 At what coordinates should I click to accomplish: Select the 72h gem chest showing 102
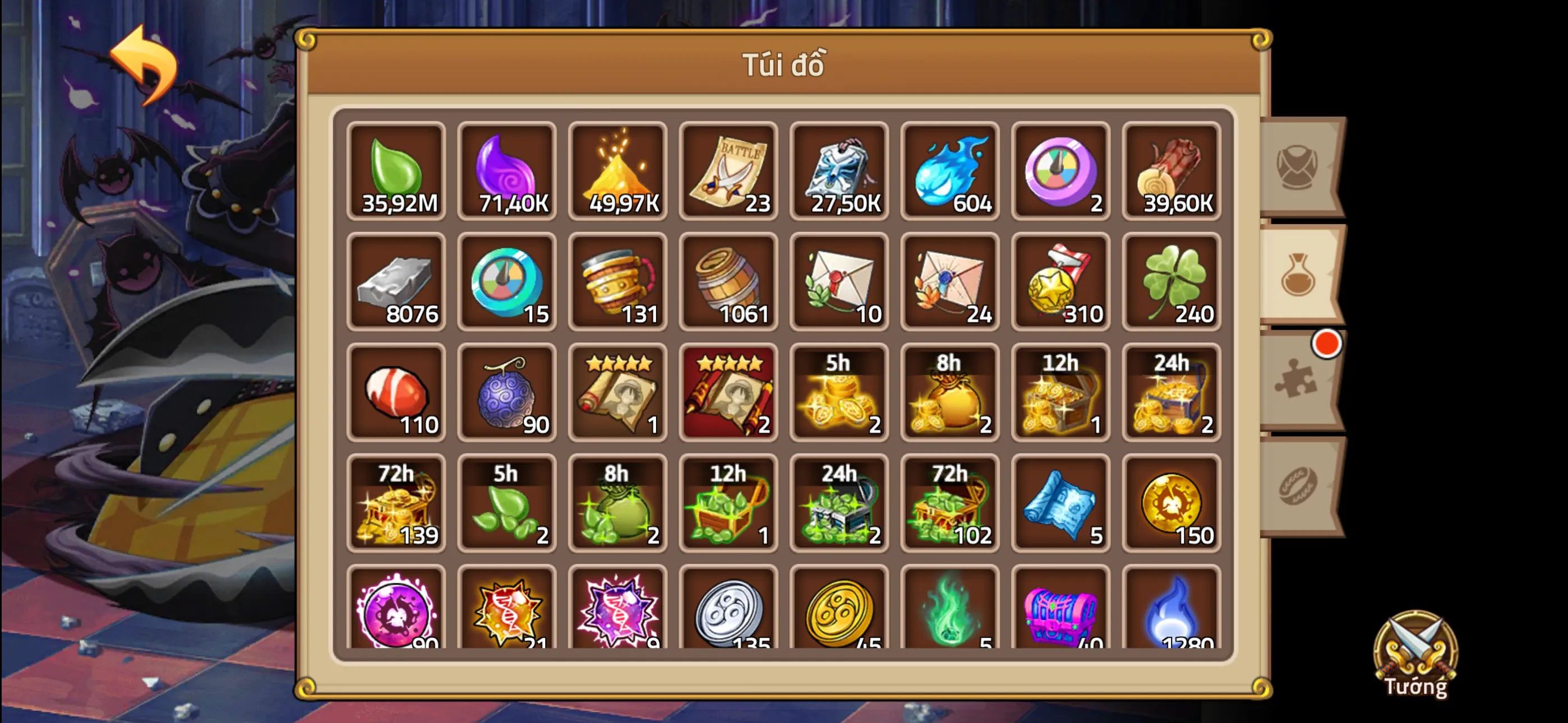click(950, 504)
